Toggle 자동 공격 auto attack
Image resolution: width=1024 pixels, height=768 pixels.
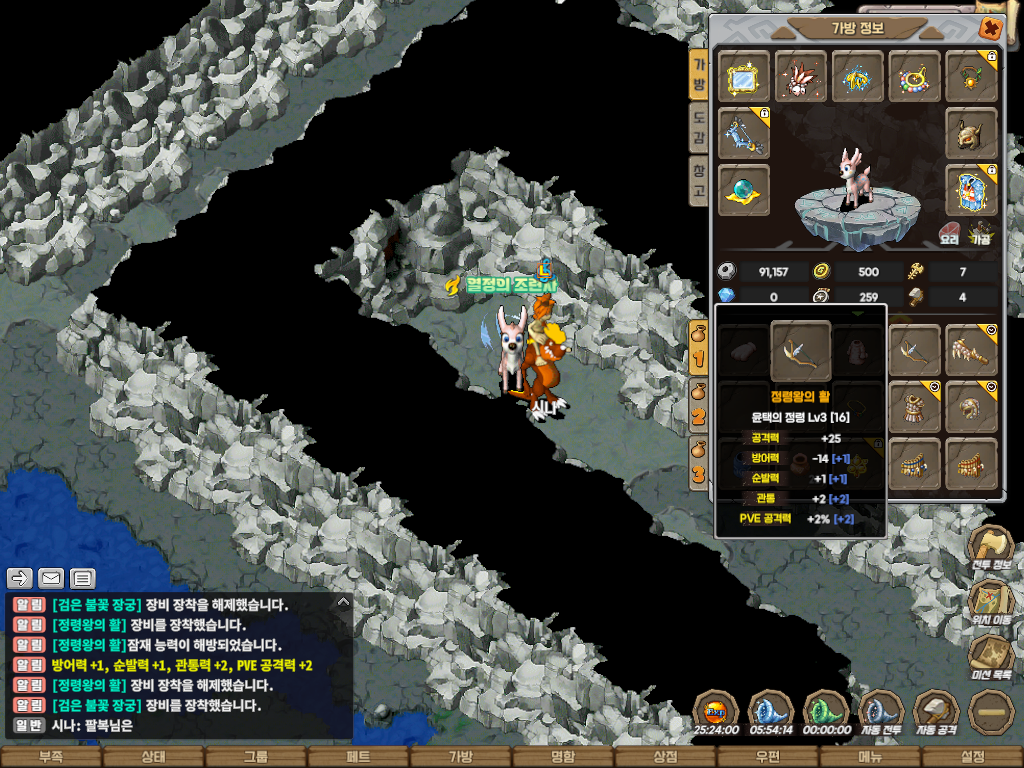(937, 712)
